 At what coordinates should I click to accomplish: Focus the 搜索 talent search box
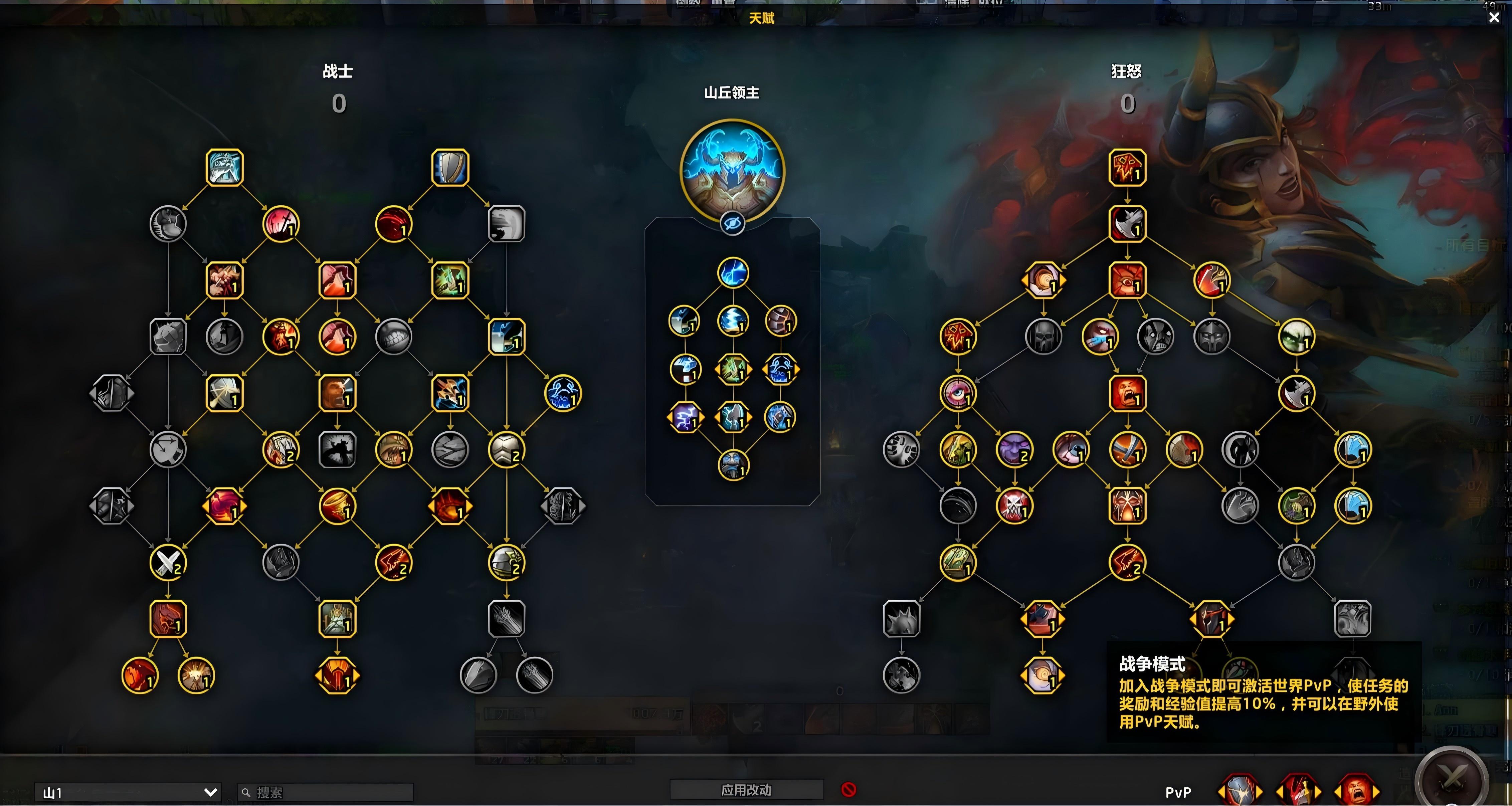[x=326, y=793]
